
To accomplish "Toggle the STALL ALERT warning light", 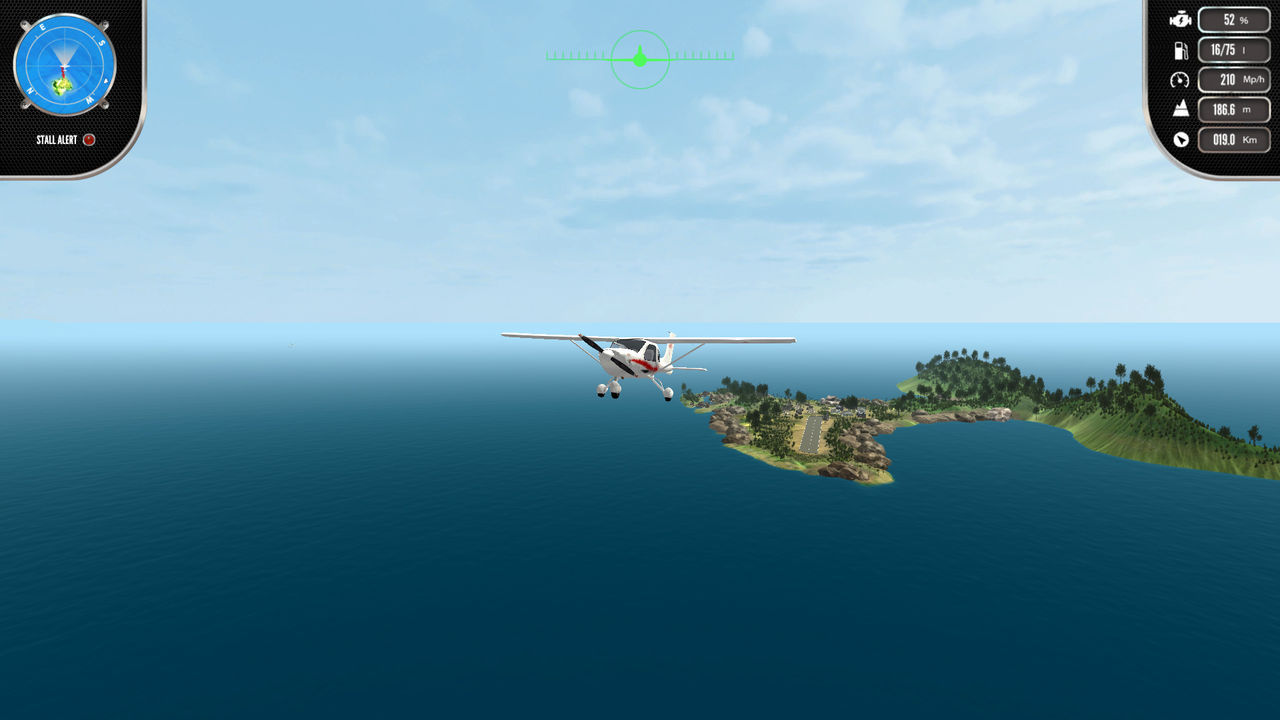I will (88, 140).
